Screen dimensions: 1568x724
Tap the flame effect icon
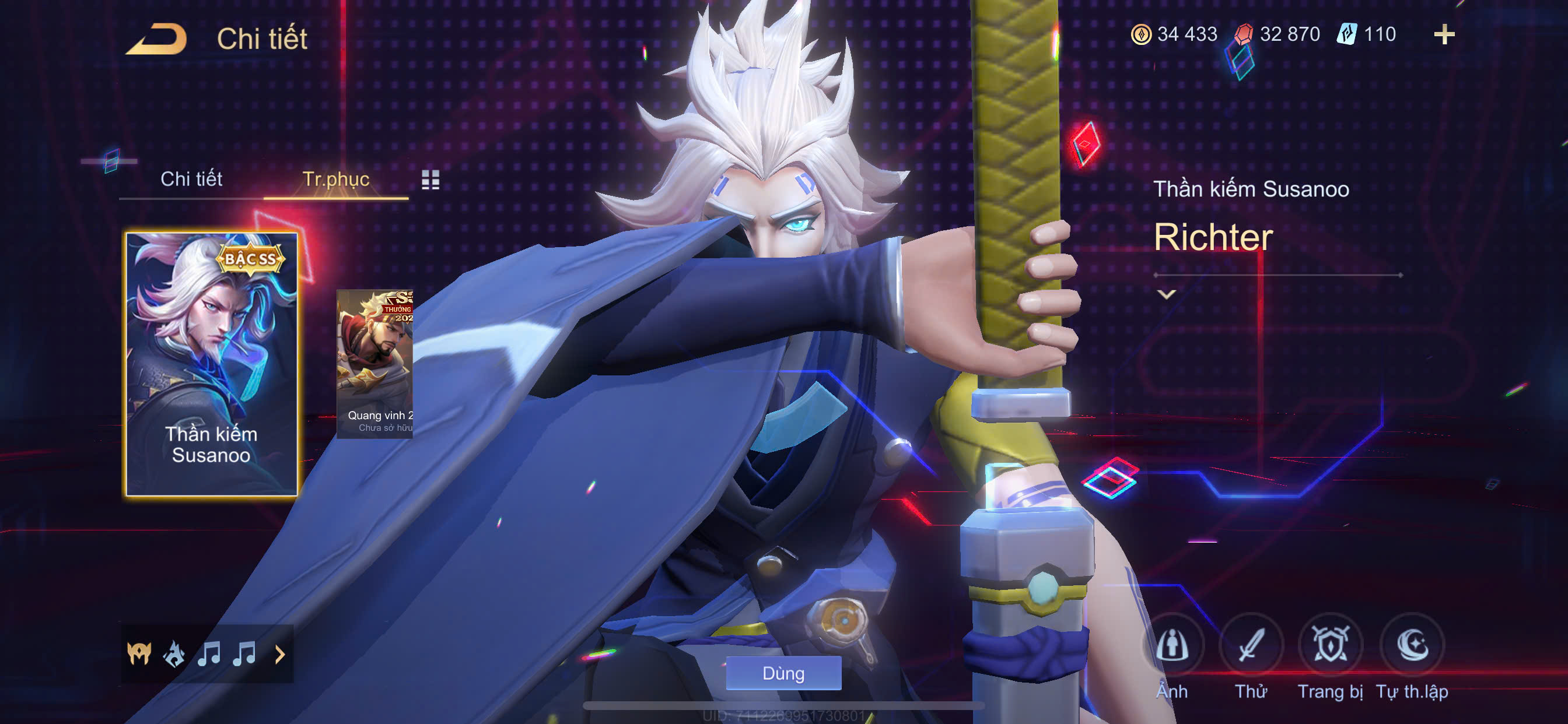[174, 654]
